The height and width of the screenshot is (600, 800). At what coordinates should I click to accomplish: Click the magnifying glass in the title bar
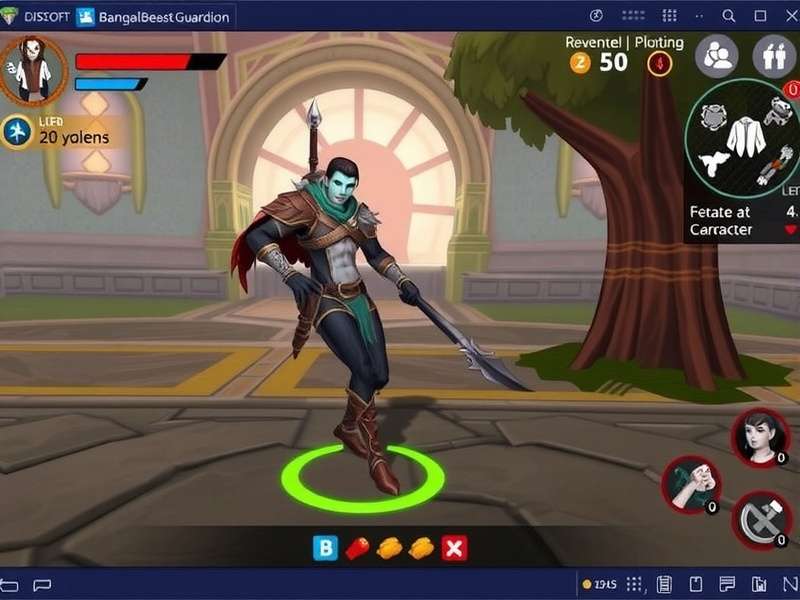[730, 16]
